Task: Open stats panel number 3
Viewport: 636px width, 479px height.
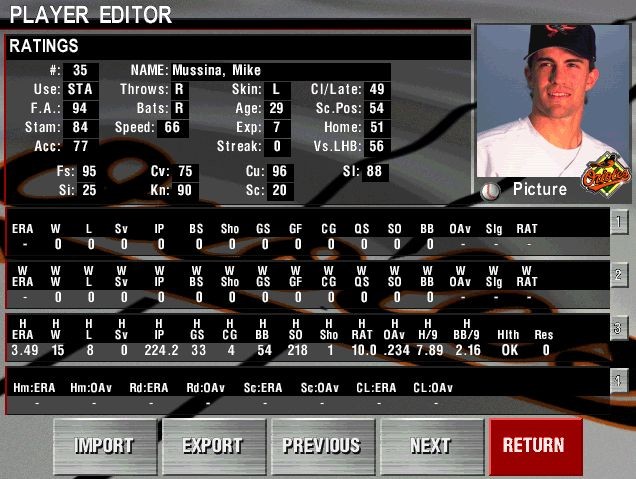Action: click(620, 327)
